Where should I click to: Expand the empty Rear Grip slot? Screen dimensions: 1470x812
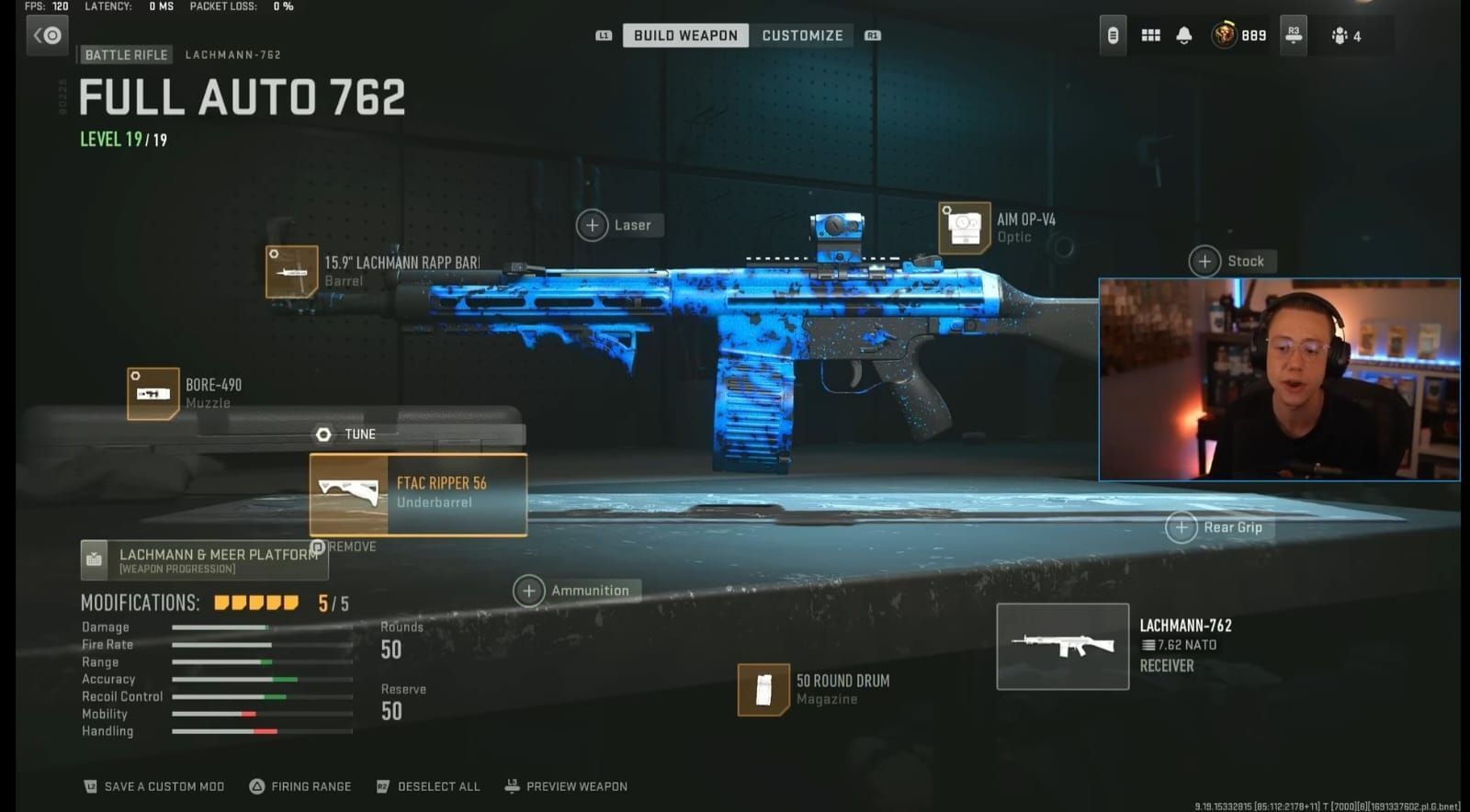(x=1182, y=527)
